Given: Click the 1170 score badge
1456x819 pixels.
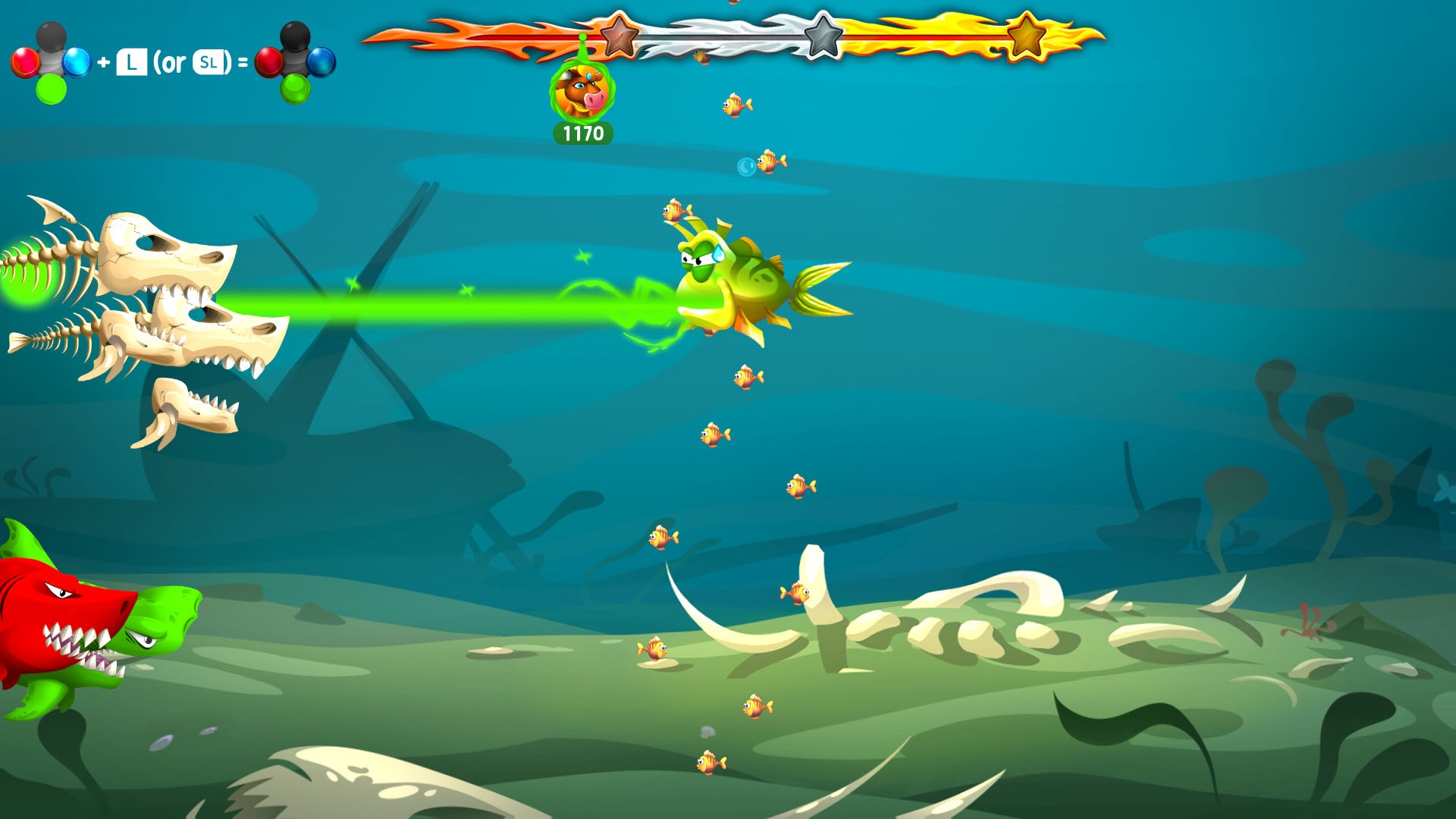Looking at the screenshot, I should click(x=582, y=134).
